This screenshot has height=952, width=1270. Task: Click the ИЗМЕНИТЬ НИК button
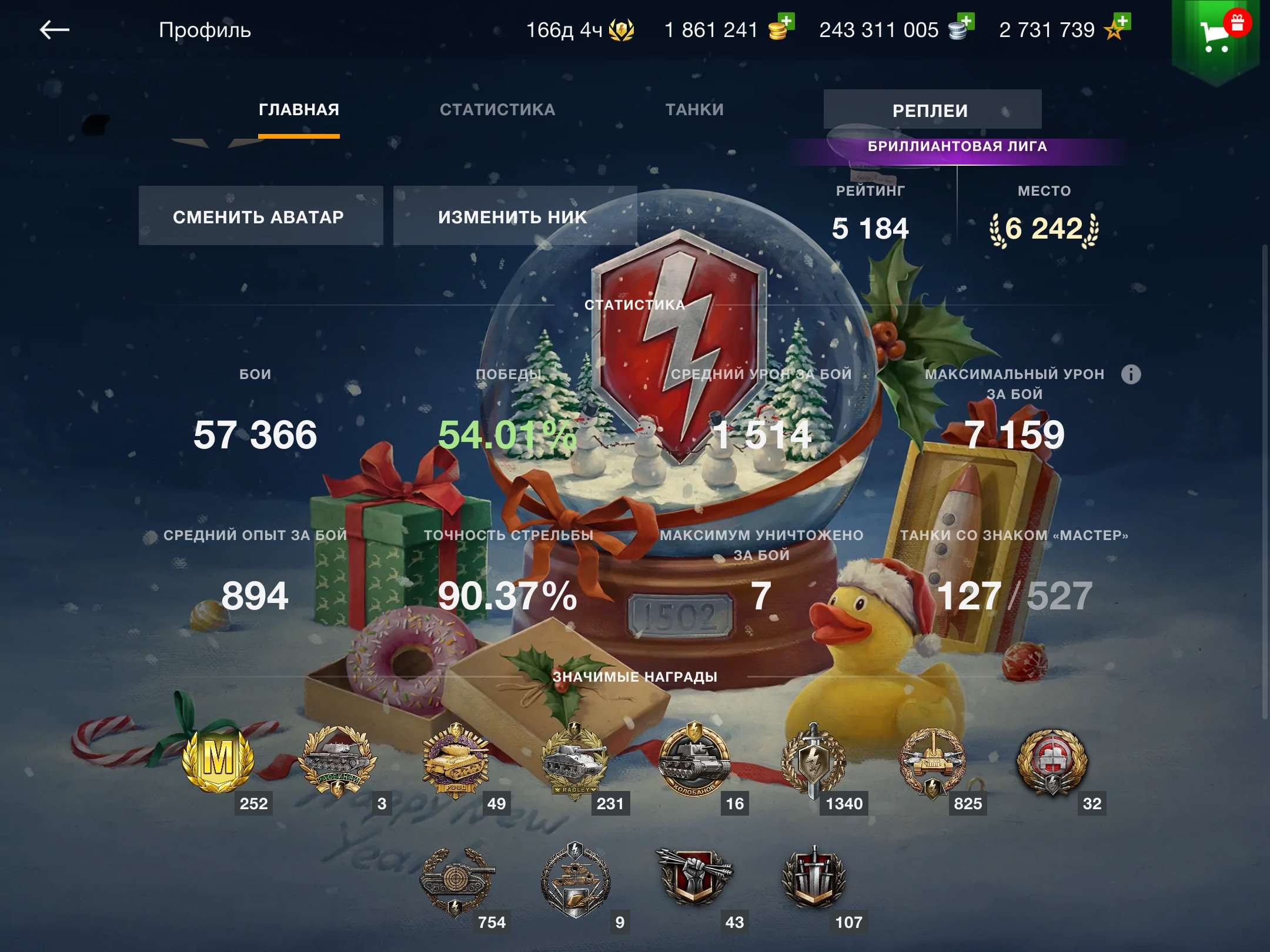pyautogui.click(x=513, y=216)
